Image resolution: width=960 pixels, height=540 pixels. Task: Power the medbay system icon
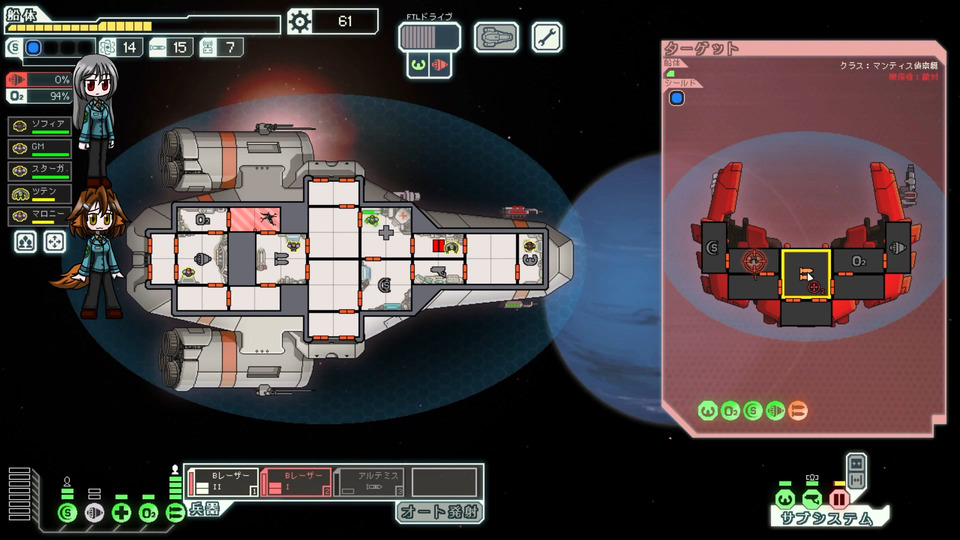(122, 513)
